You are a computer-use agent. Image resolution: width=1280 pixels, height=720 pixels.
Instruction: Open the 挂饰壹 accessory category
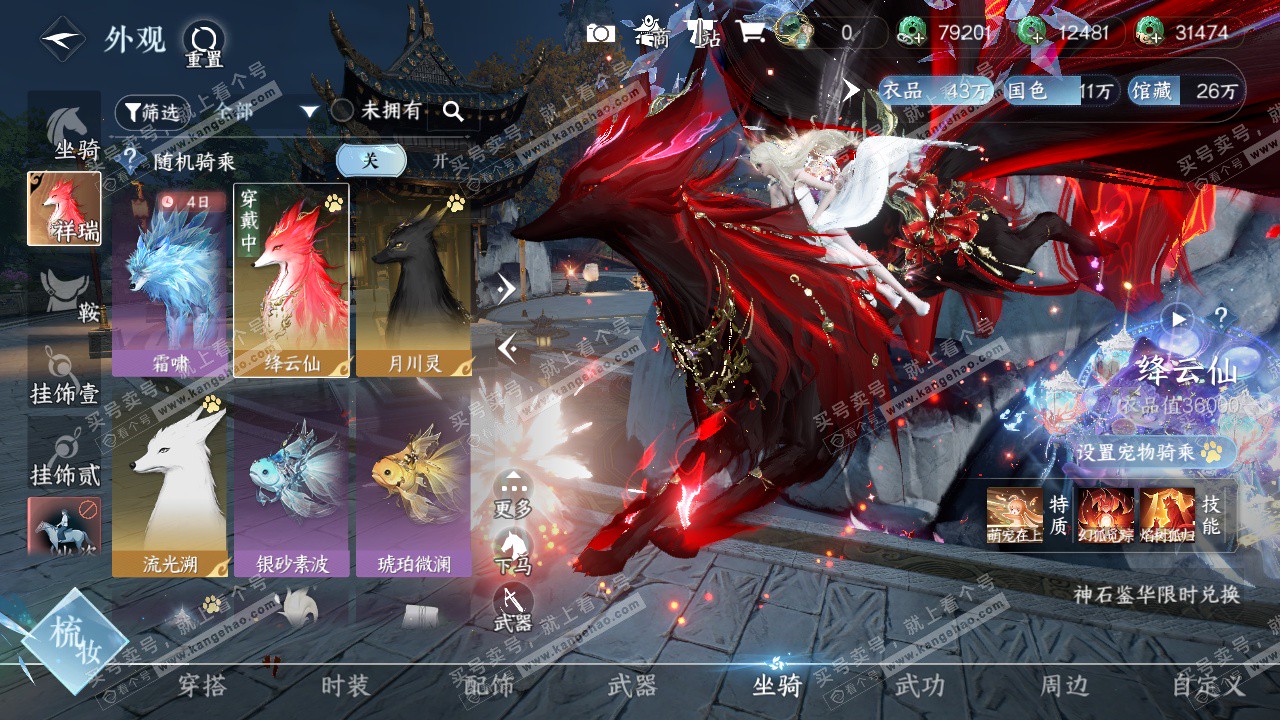tap(65, 375)
